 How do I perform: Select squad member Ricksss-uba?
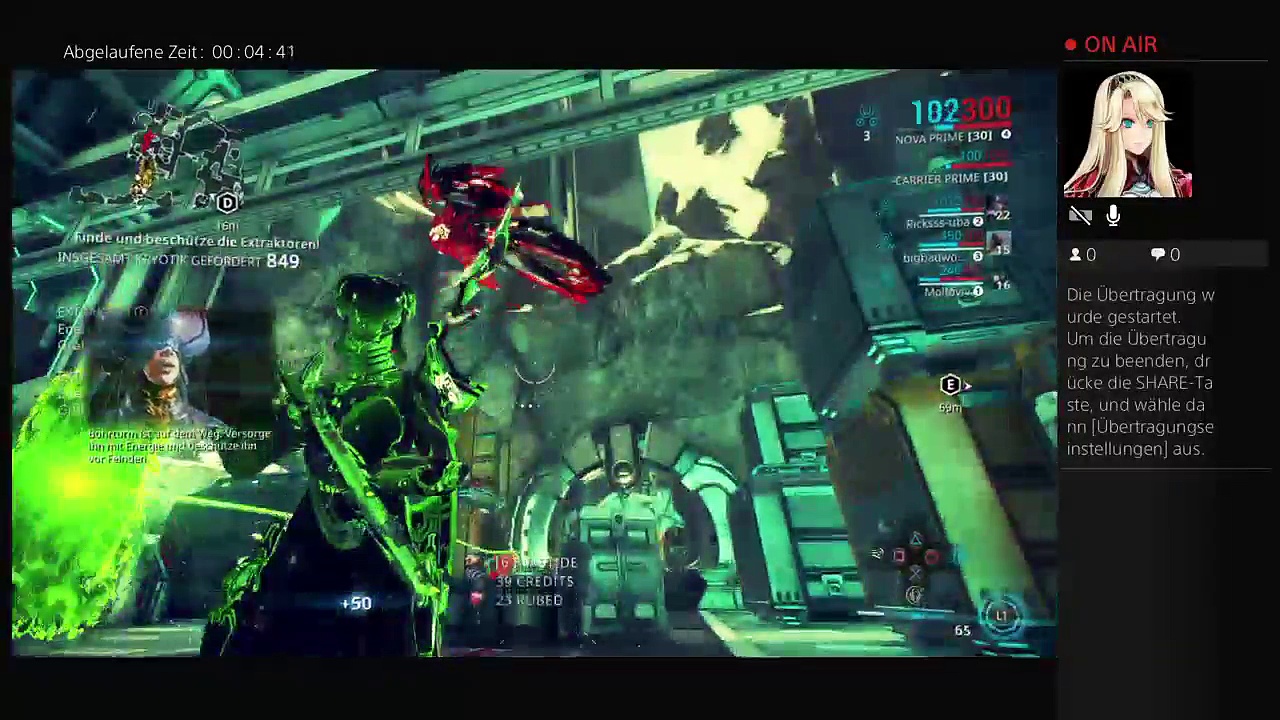(940, 222)
